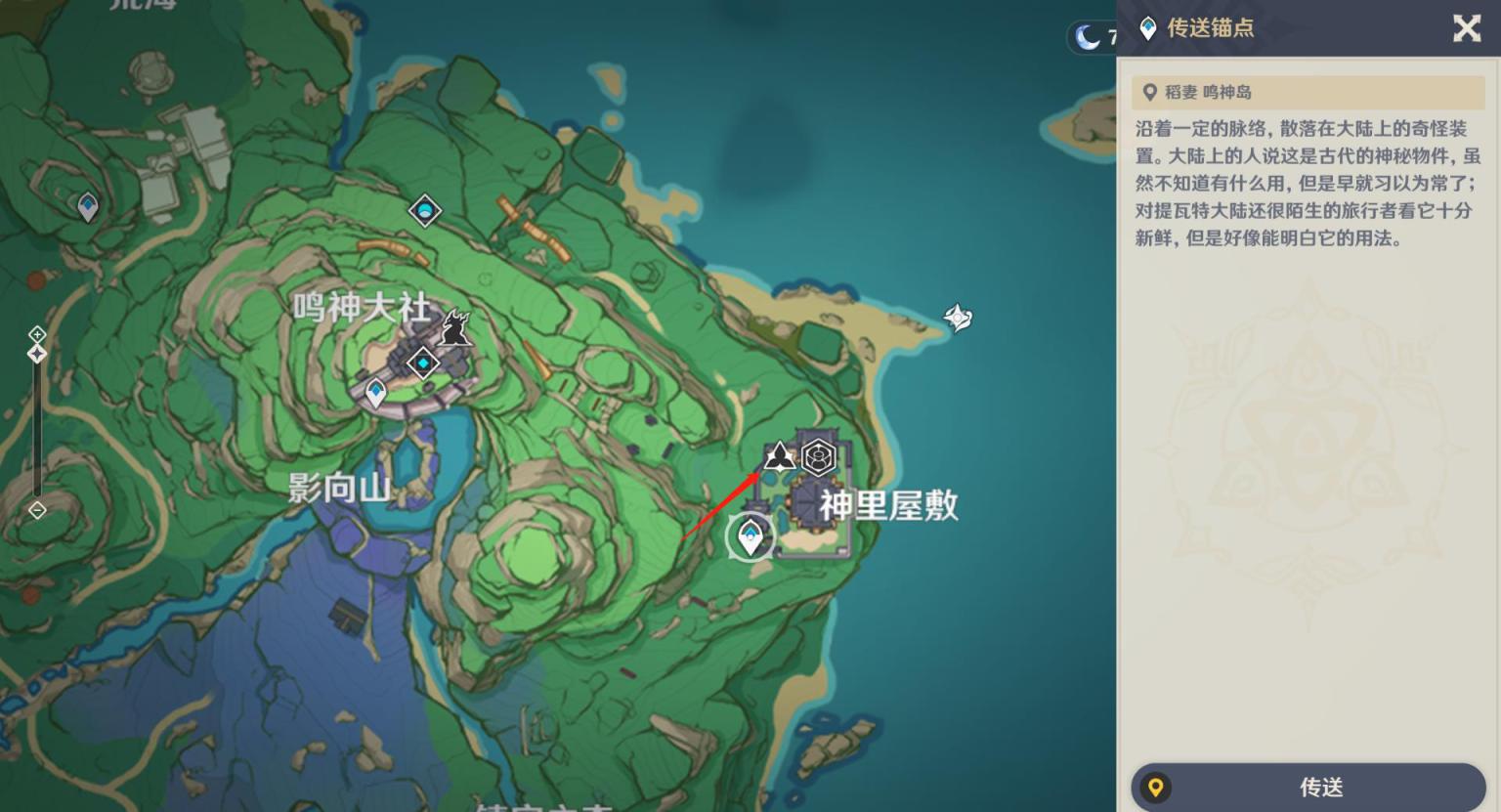Screen dimensions: 1501x812
Task: Zoom in with the map plus button
Action: (37, 335)
